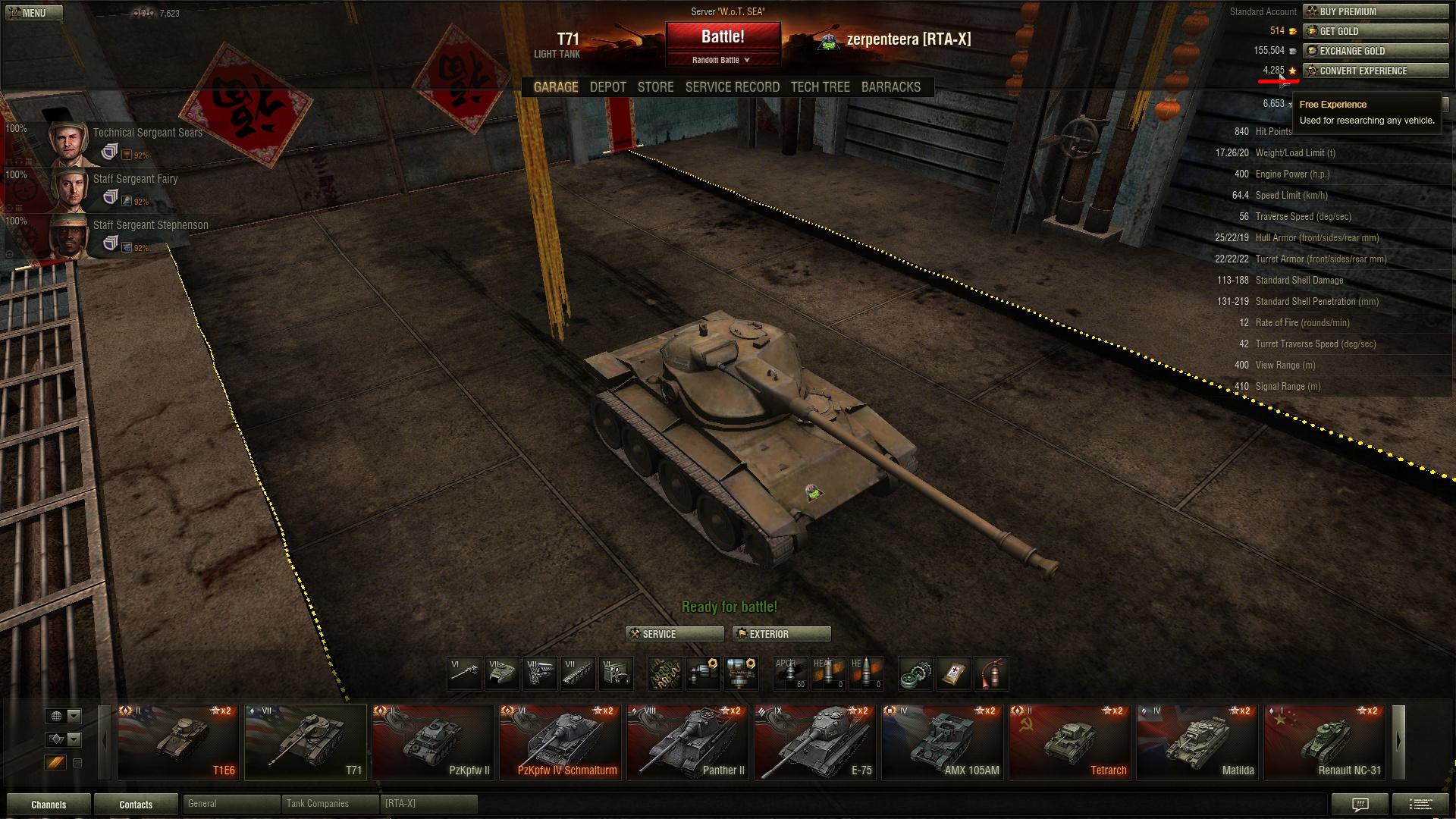View the Service Record tab
The height and width of the screenshot is (819, 1456).
[732, 87]
